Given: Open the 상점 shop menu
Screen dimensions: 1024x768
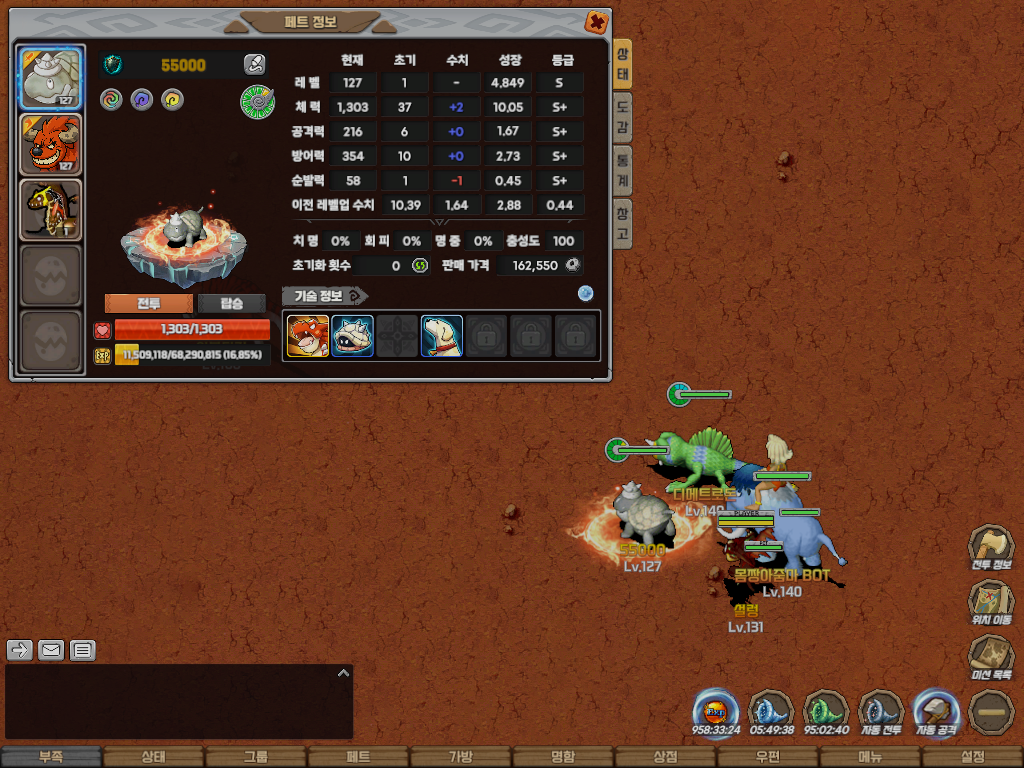Looking at the screenshot, I should [665, 757].
